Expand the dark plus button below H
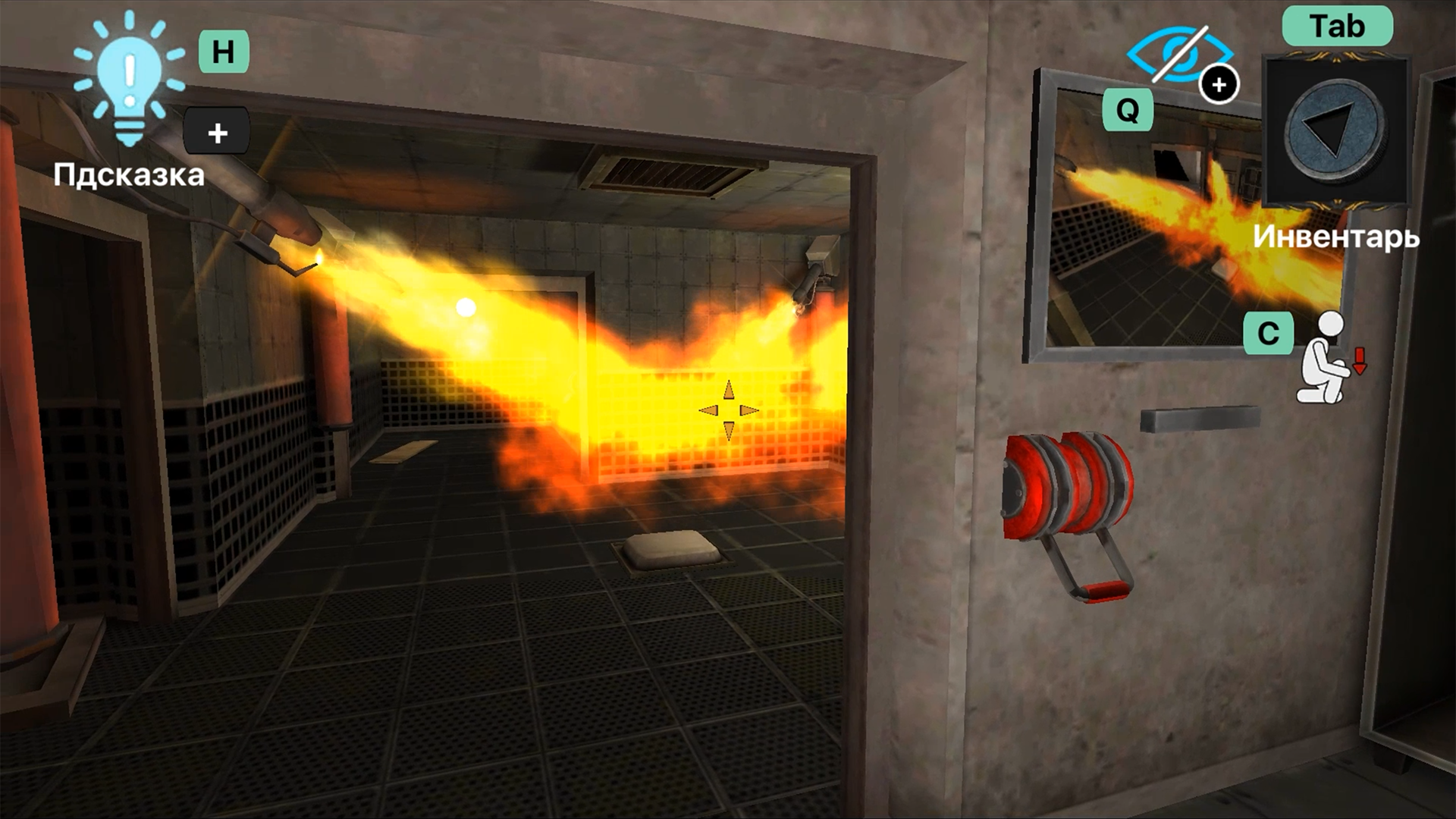The width and height of the screenshot is (1456, 819). (217, 129)
